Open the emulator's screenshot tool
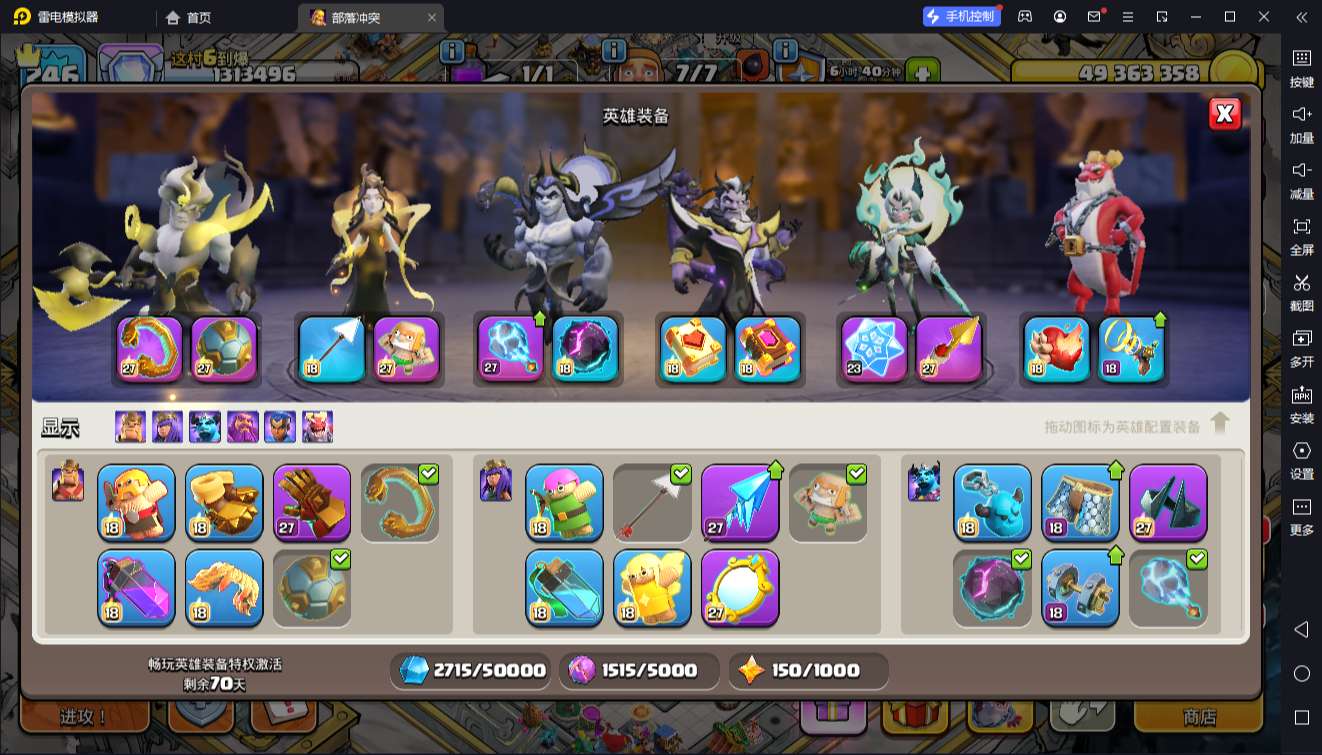The width and height of the screenshot is (1322, 755). (x=1301, y=290)
